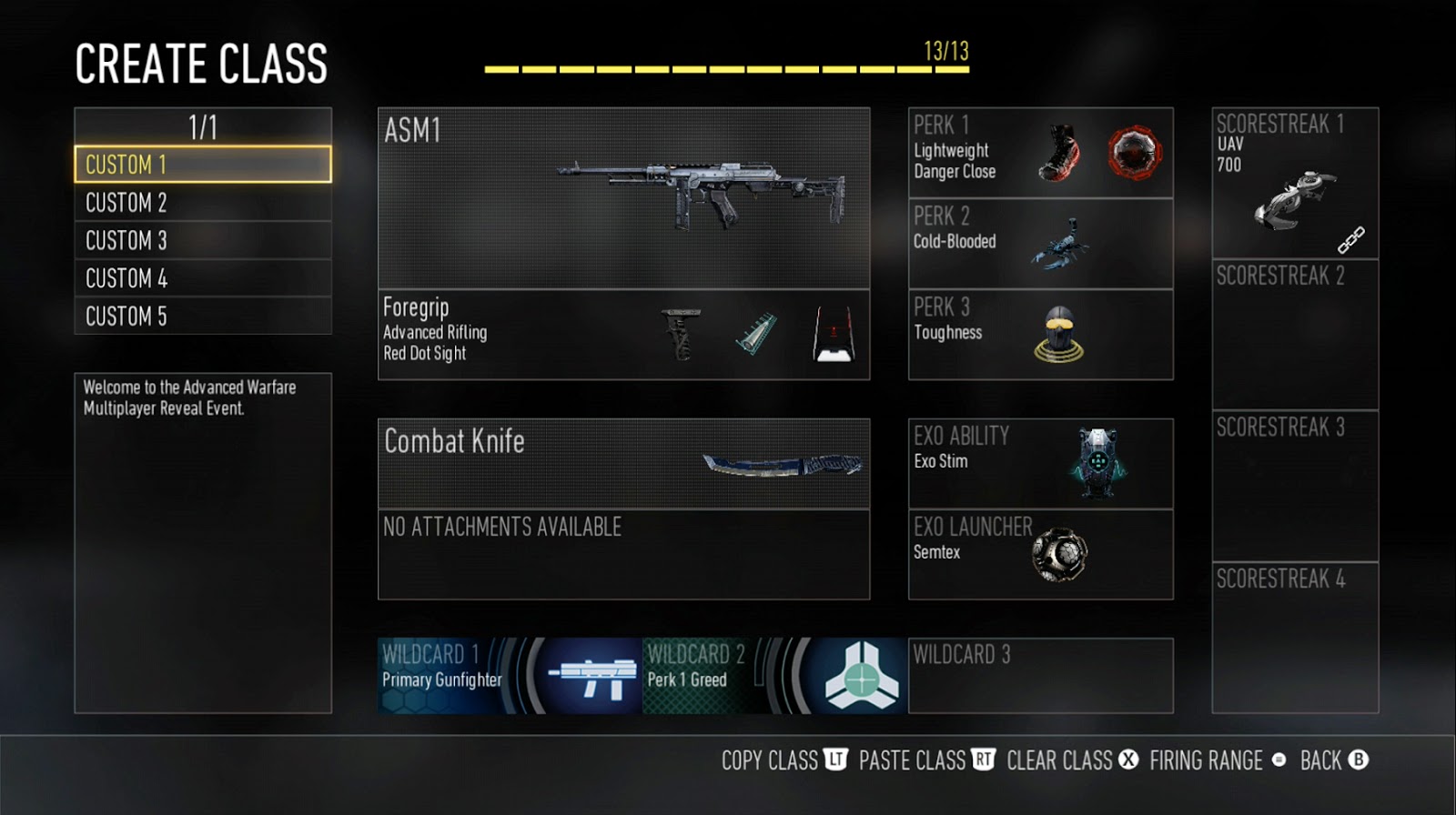Select the Exo Launcher Semtex slot
Screen dimensions: 1456x815
pyautogui.click(x=1040, y=554)
